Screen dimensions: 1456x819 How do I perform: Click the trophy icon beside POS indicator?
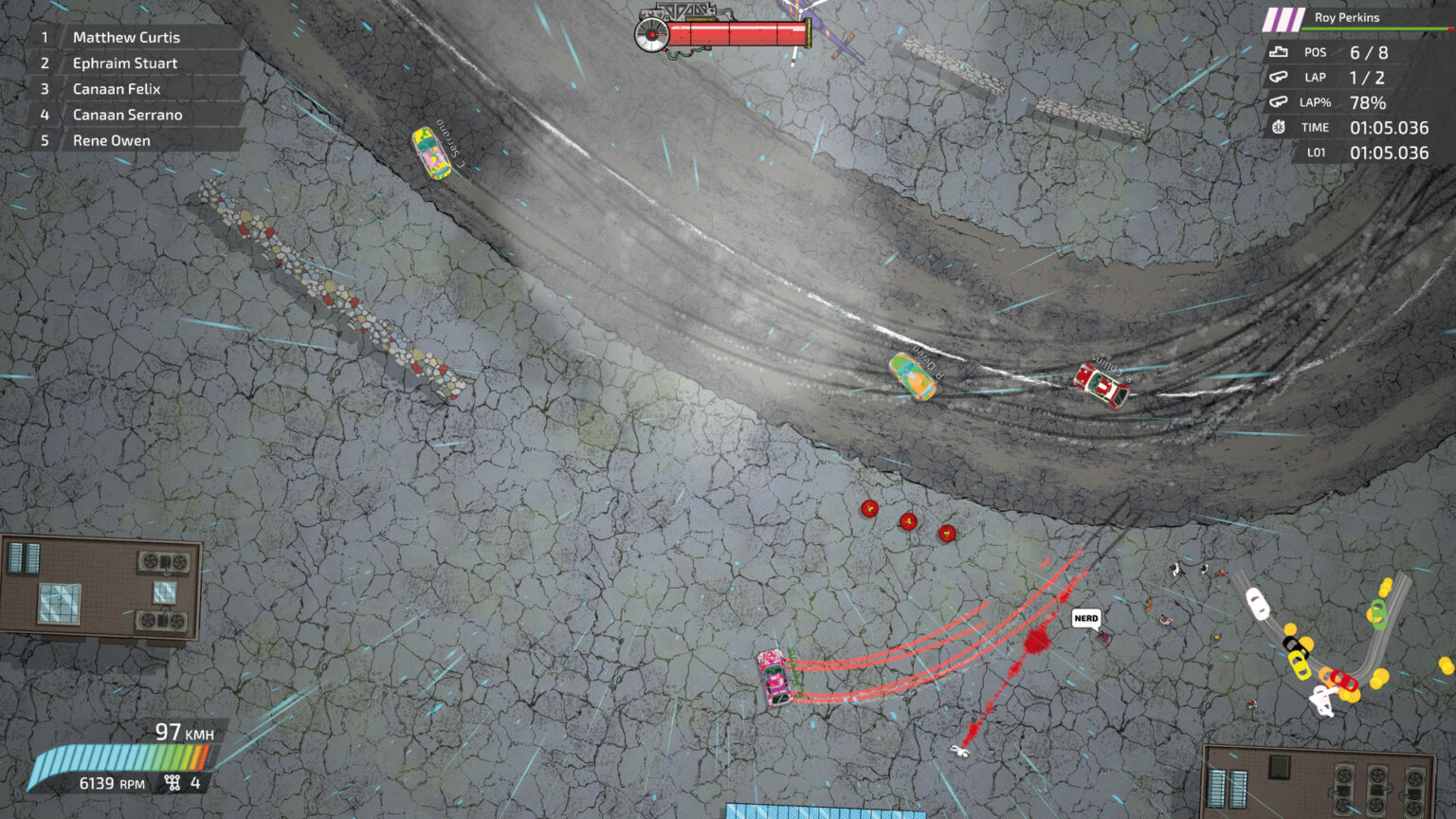tap(1278, 52)
